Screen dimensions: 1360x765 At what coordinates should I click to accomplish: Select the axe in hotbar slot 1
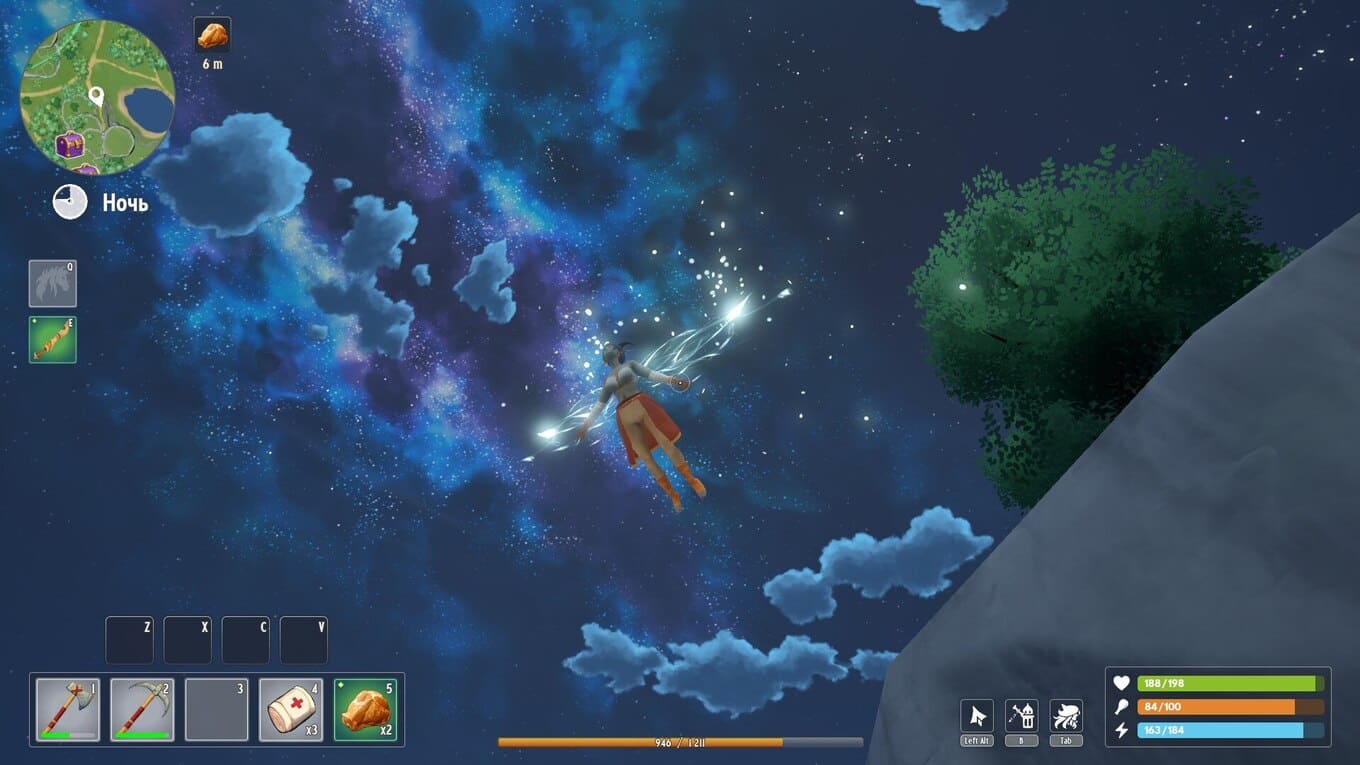(68, 709)
